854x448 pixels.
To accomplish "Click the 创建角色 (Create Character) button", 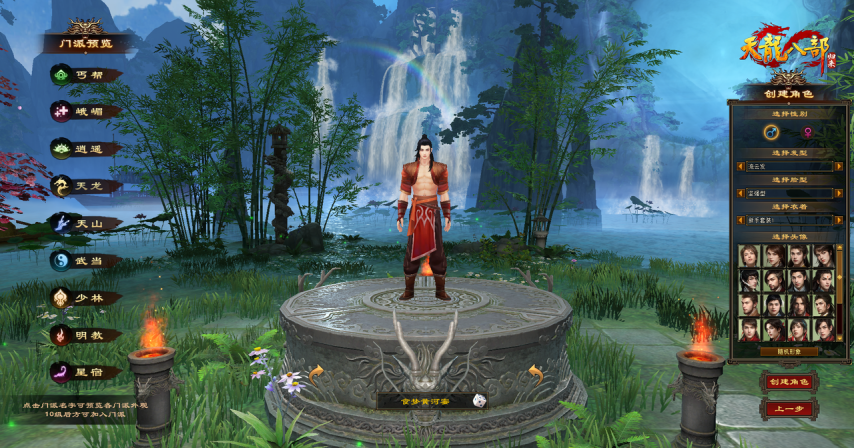I will tap(789, 381).
